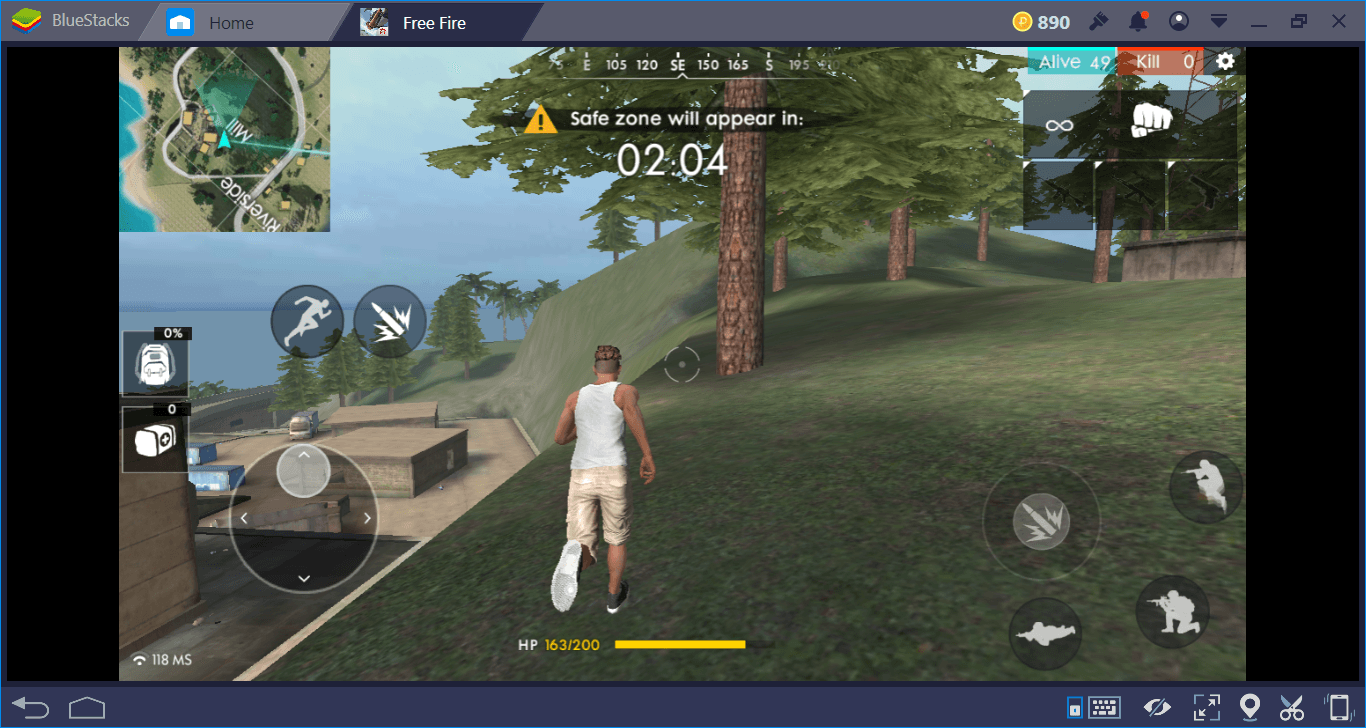Open the in-game settings gear
This screenshot has width=1366, height=728.
coord(1224,61)
